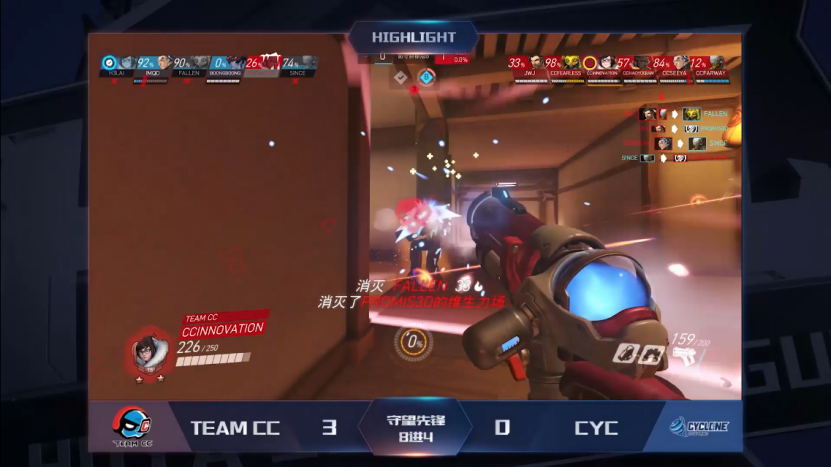Choose CCFEARLESS in the red team bar

coord(572,63)
